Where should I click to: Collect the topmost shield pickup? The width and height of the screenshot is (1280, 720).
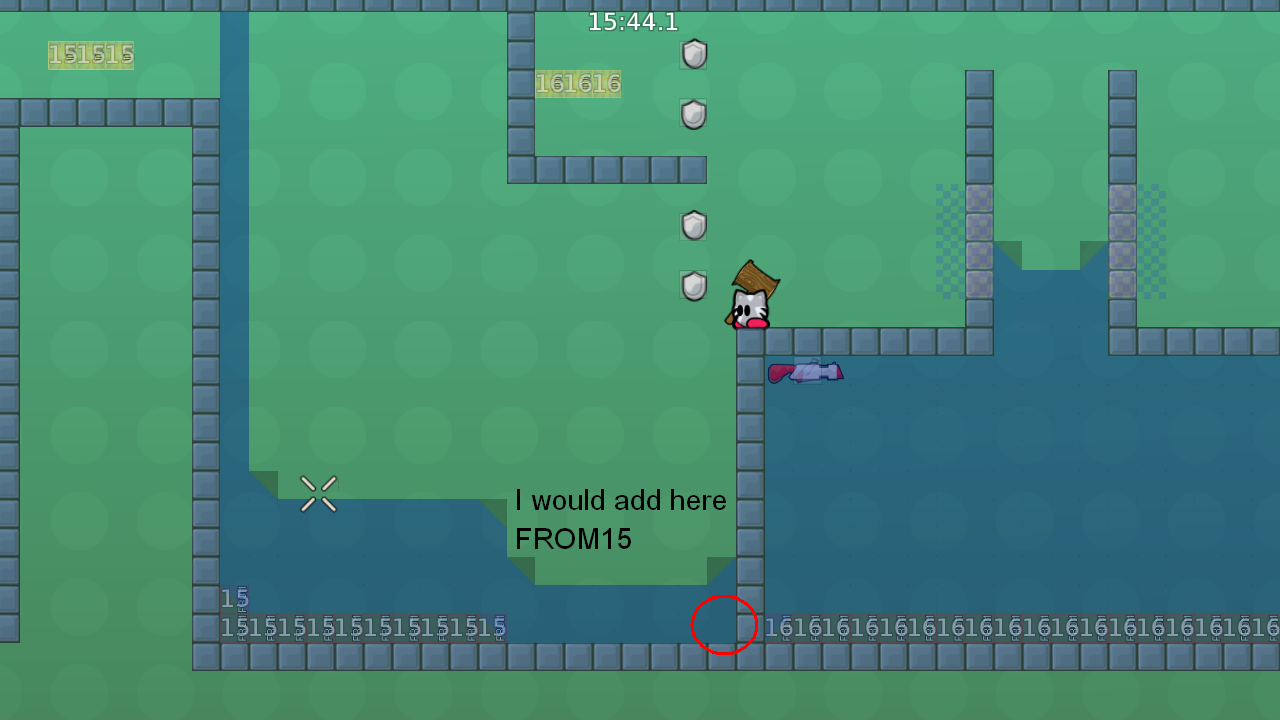click(x=694, y=55)
